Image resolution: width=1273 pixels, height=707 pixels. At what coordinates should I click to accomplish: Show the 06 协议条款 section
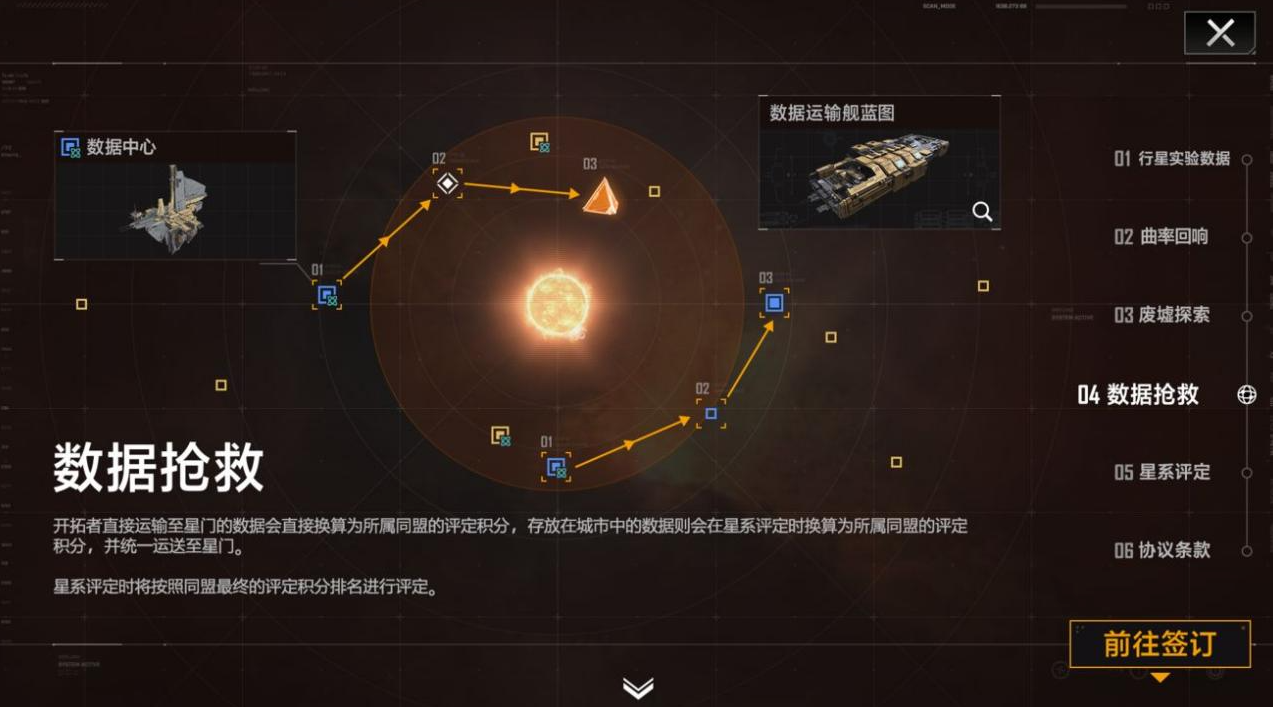[1162, 550]
